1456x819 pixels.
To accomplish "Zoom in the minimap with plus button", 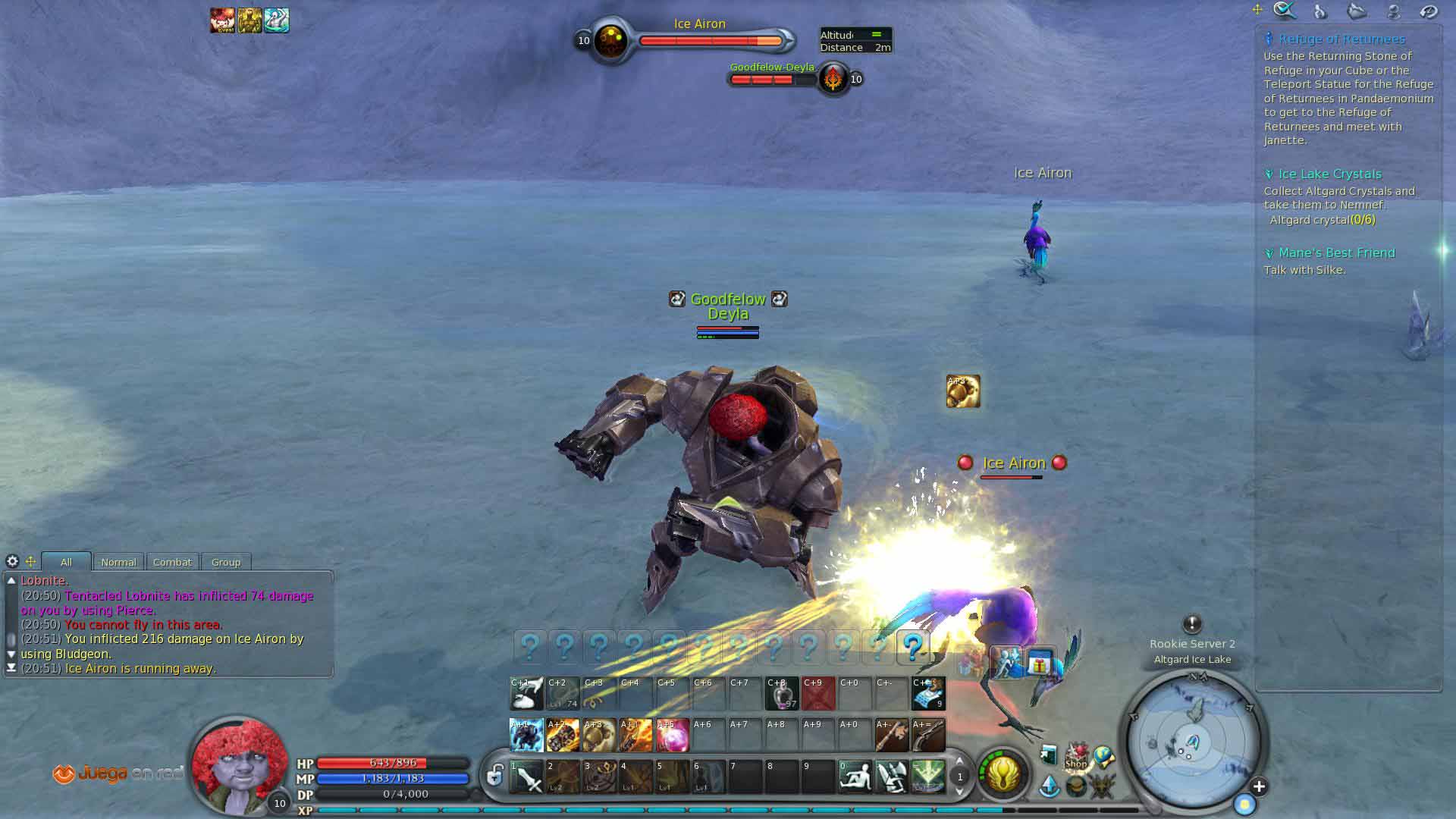I will pos(1259,786).
